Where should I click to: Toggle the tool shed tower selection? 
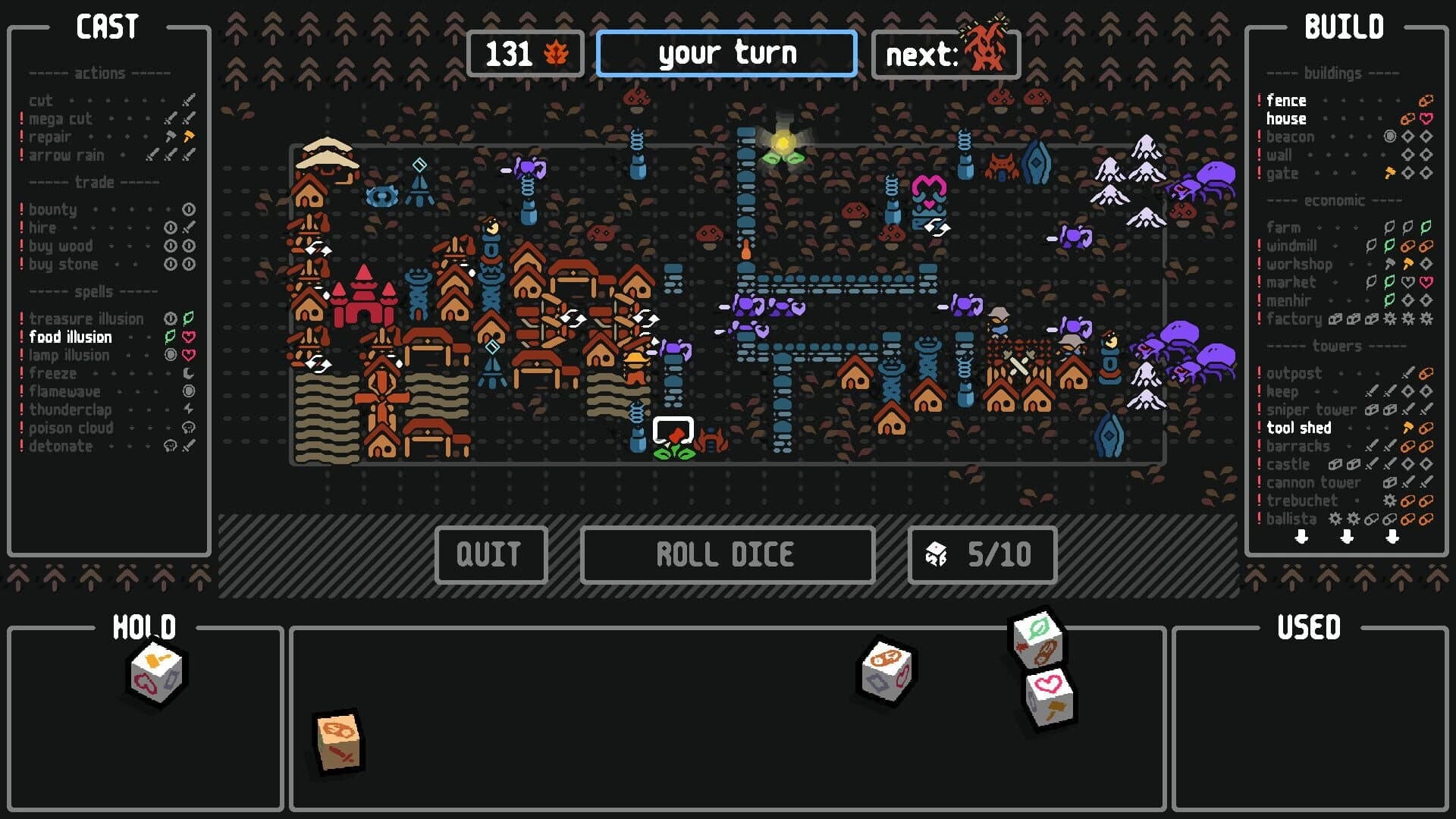pyautogui.click(x=1298, y=428)
